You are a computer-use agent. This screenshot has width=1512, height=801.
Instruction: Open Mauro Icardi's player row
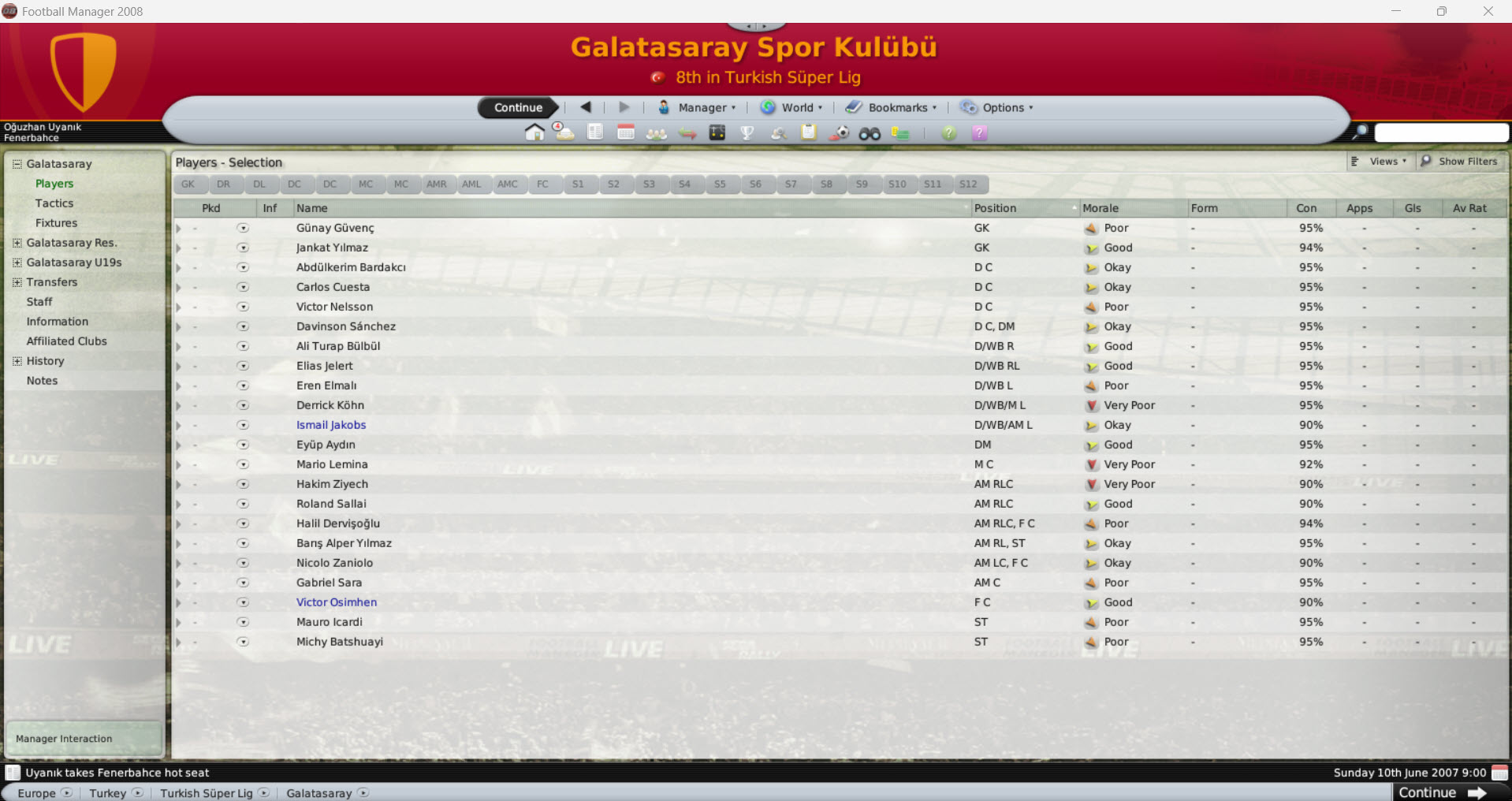(330, 622)
